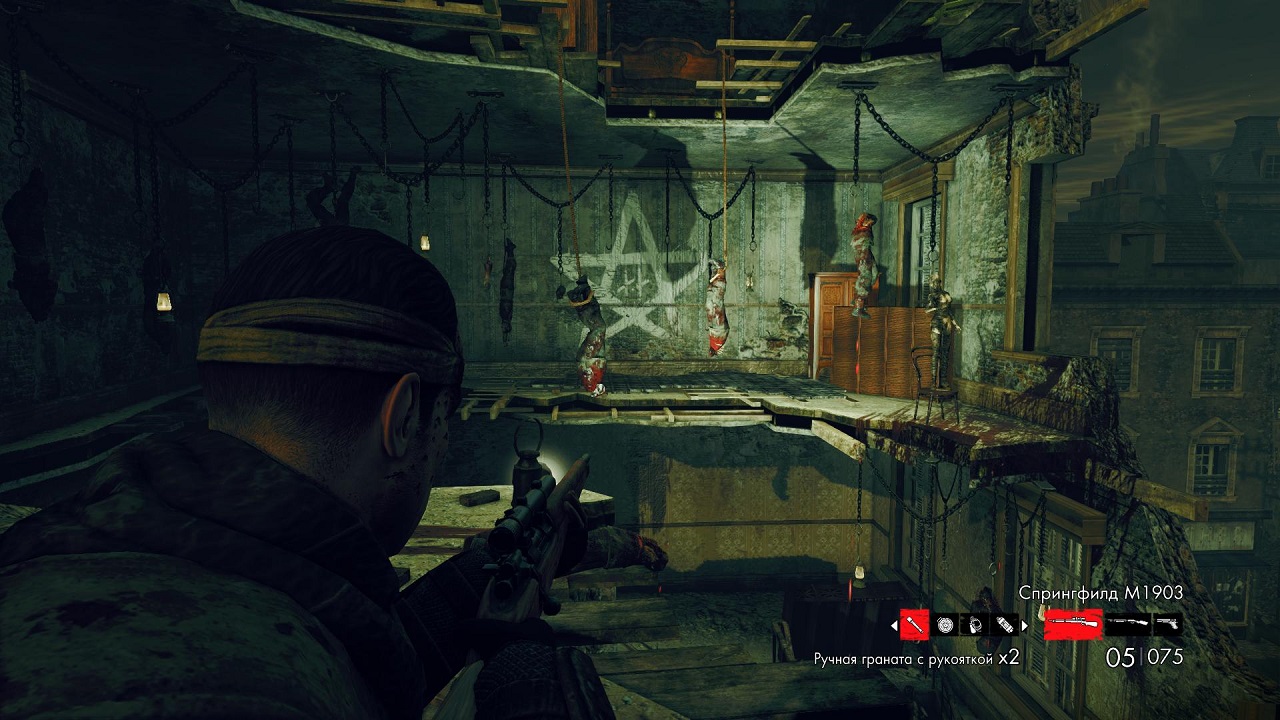Select the Springfield M1903 sniper rifle
Viewport: 1280px width, 720px height.
pos(1073,625)
